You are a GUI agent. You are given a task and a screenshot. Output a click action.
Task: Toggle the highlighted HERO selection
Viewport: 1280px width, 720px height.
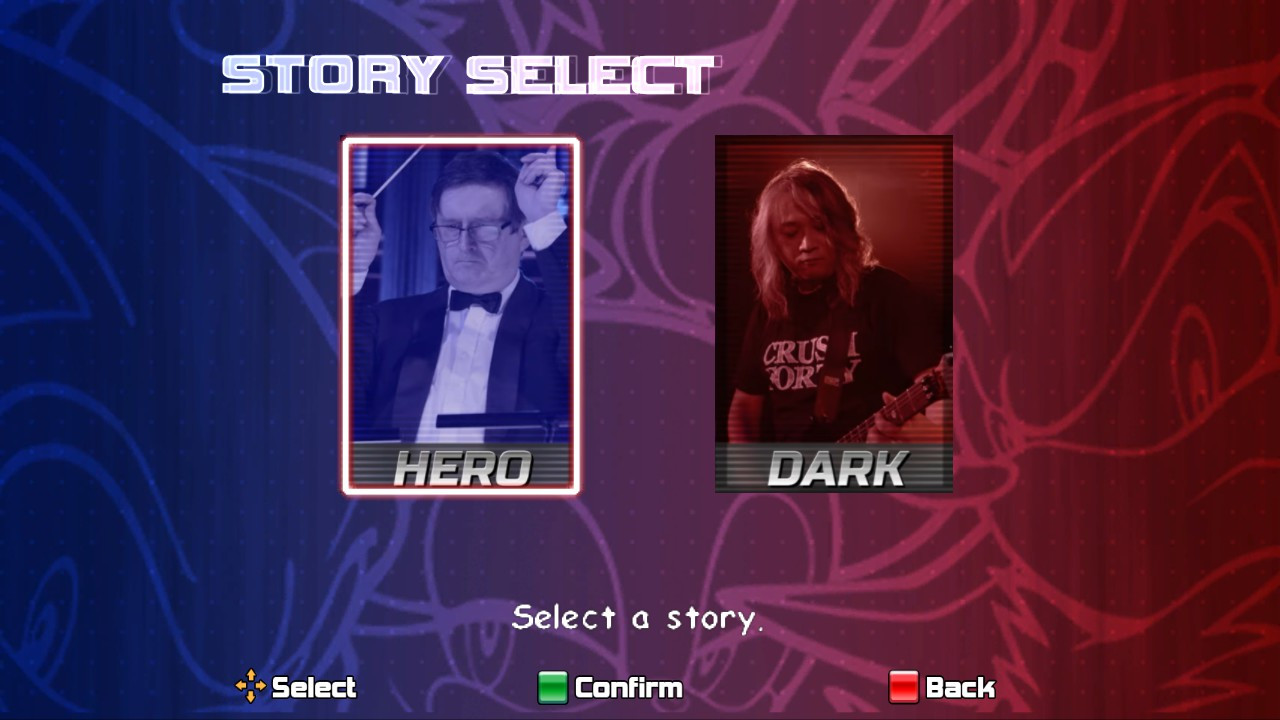[461, 315]
